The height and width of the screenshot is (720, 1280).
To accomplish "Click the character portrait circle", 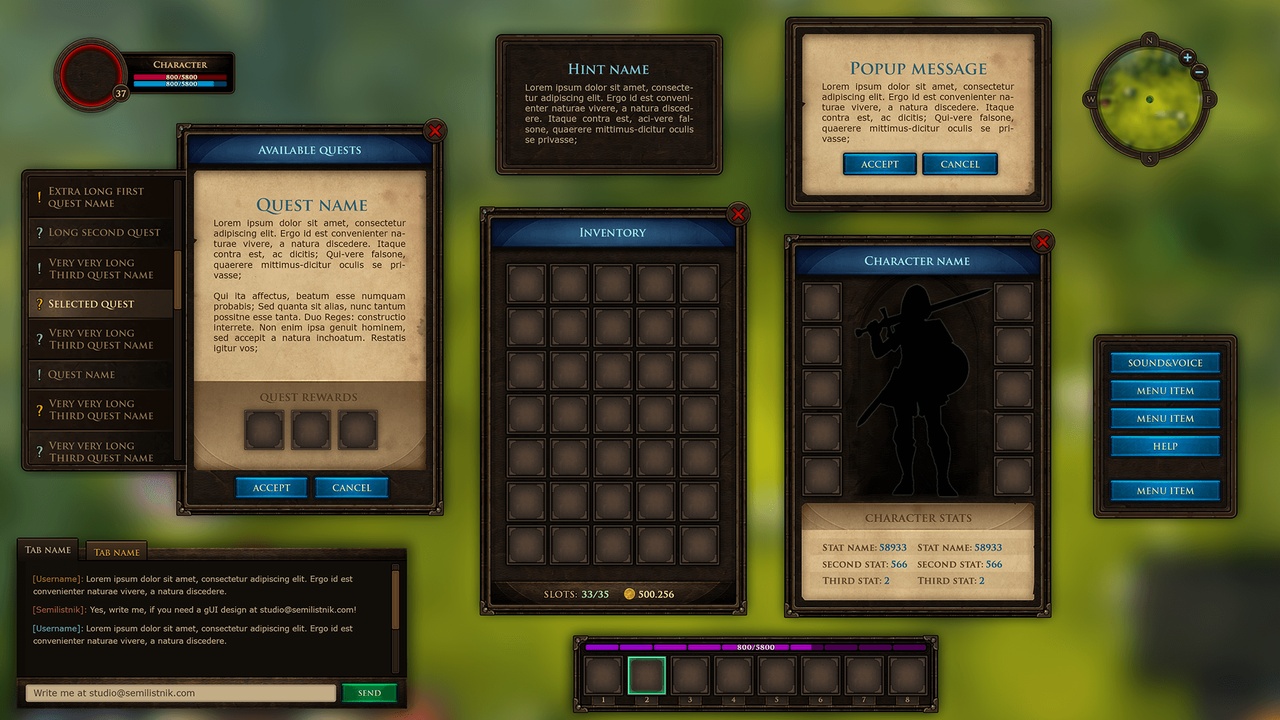I will click(89, 72).
